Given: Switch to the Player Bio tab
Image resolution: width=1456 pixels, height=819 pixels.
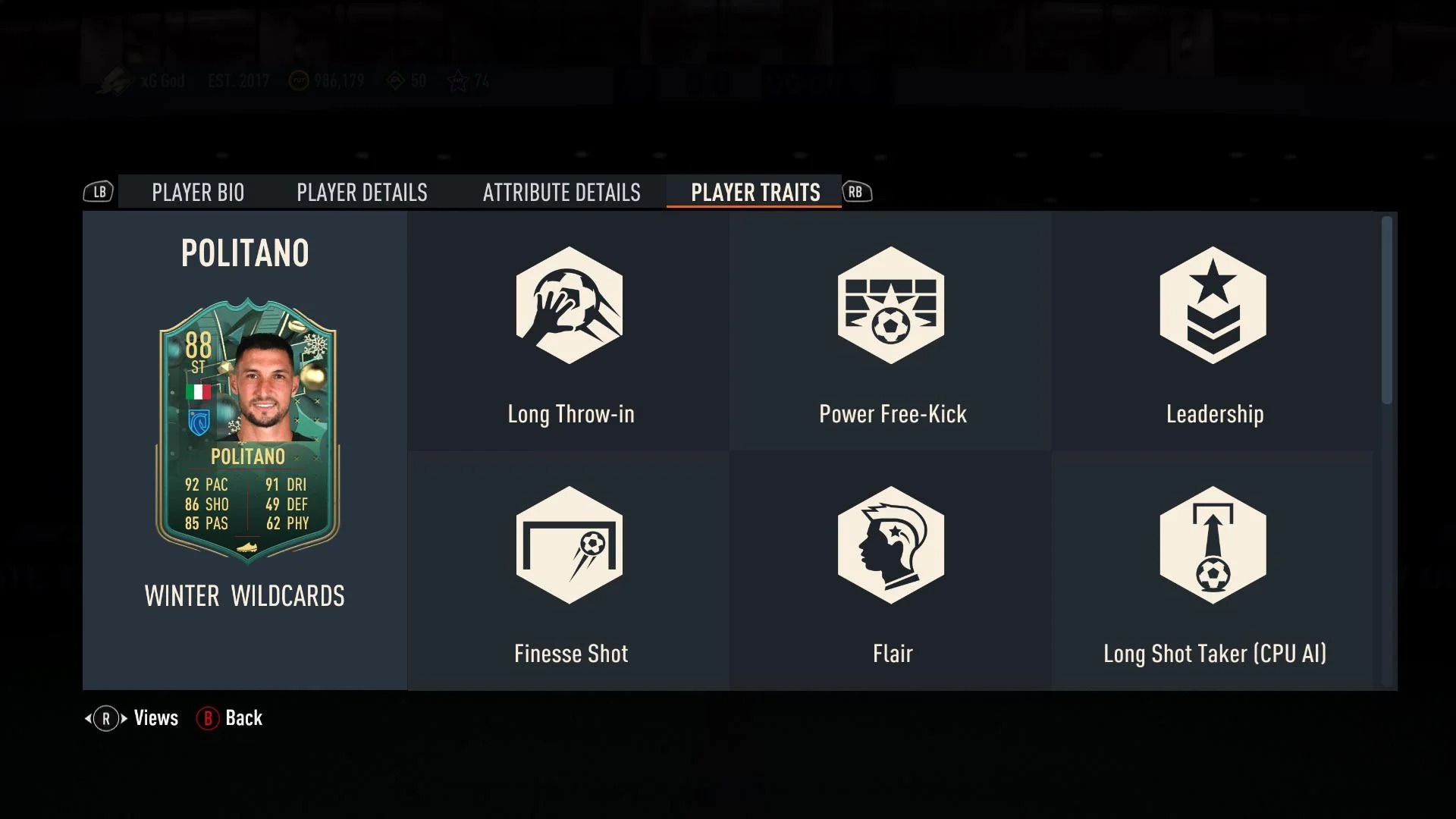Looking at the screenshot, I should pyautogui.click(x=197, y=193).
